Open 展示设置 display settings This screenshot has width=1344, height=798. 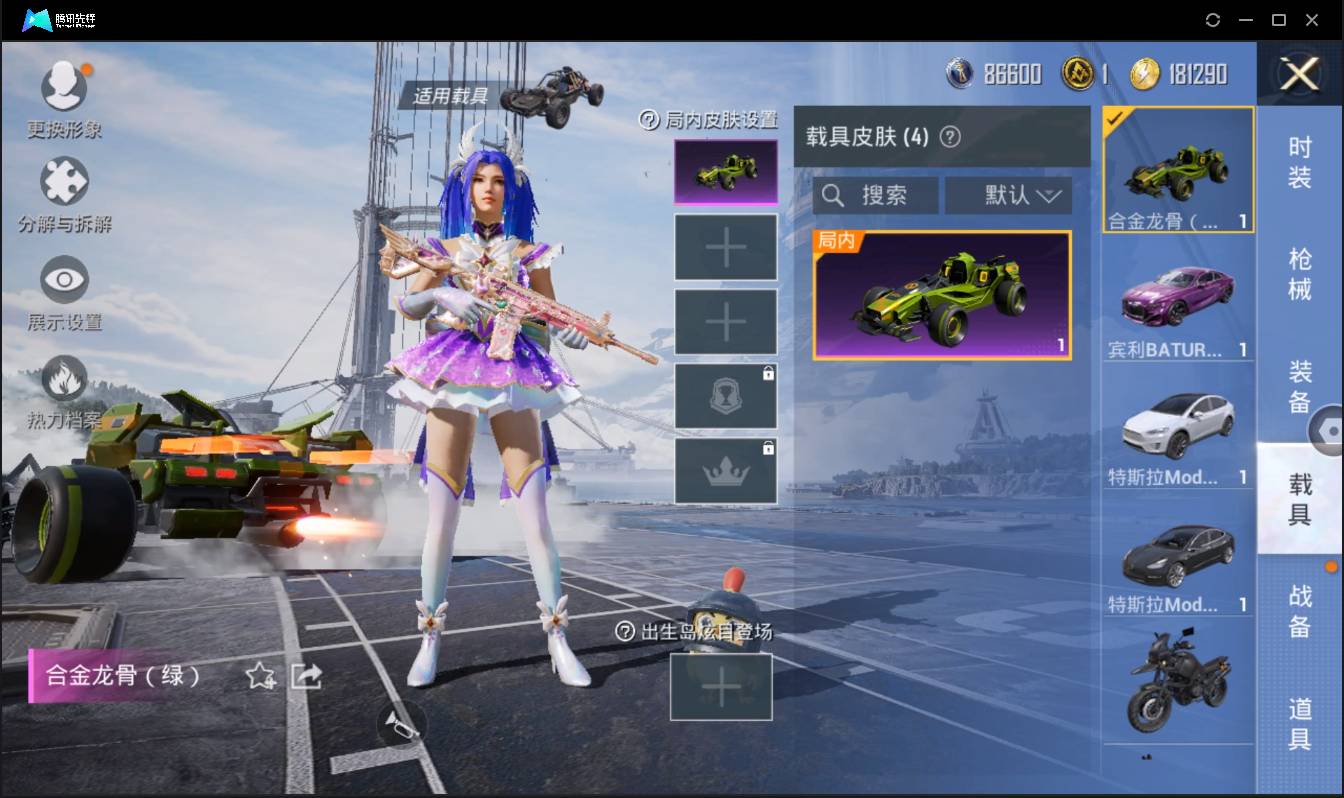pyautogui.click(x=64, y=281)
